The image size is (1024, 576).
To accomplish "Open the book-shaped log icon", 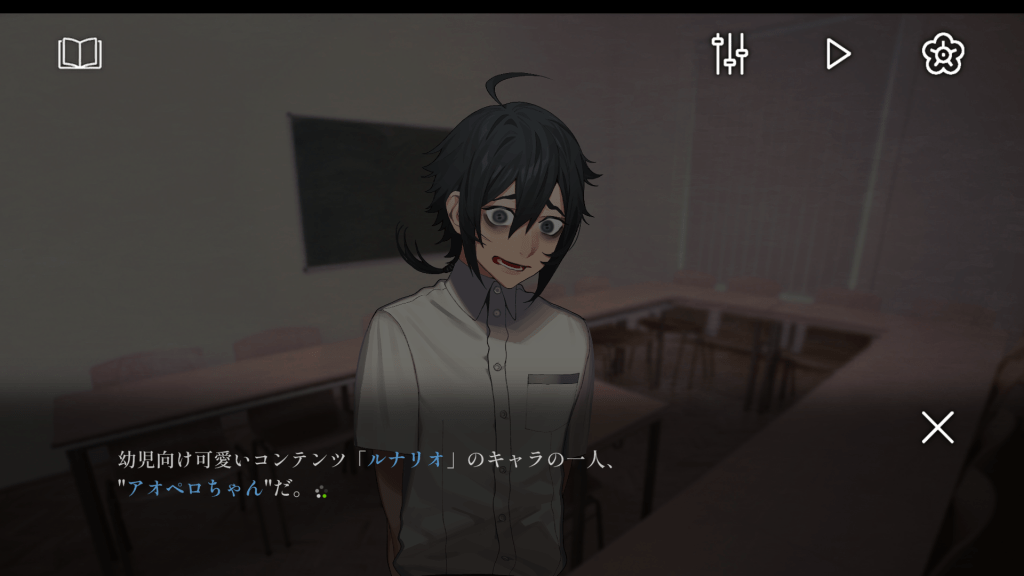I will 80,53.
